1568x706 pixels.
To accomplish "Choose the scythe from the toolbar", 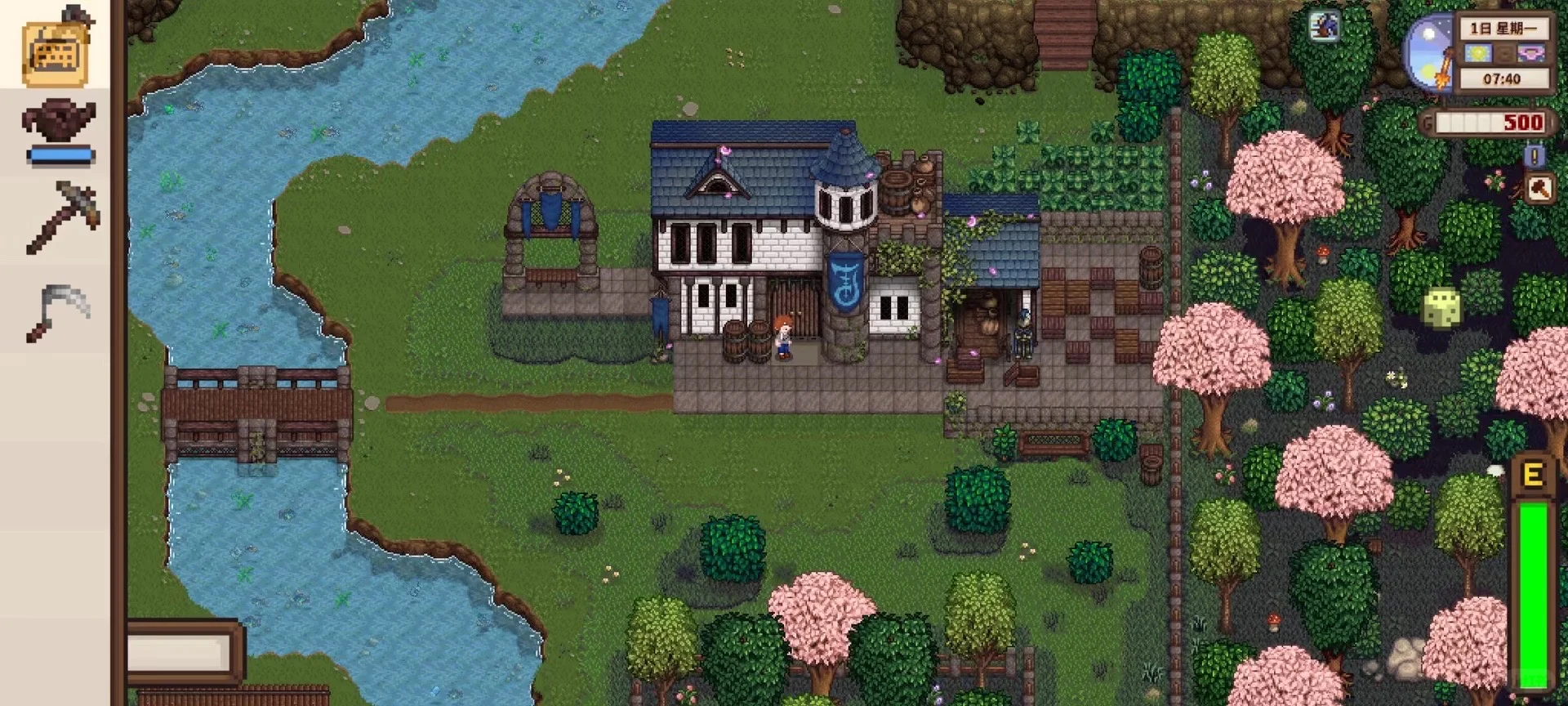I will click(x=57, y=311).
